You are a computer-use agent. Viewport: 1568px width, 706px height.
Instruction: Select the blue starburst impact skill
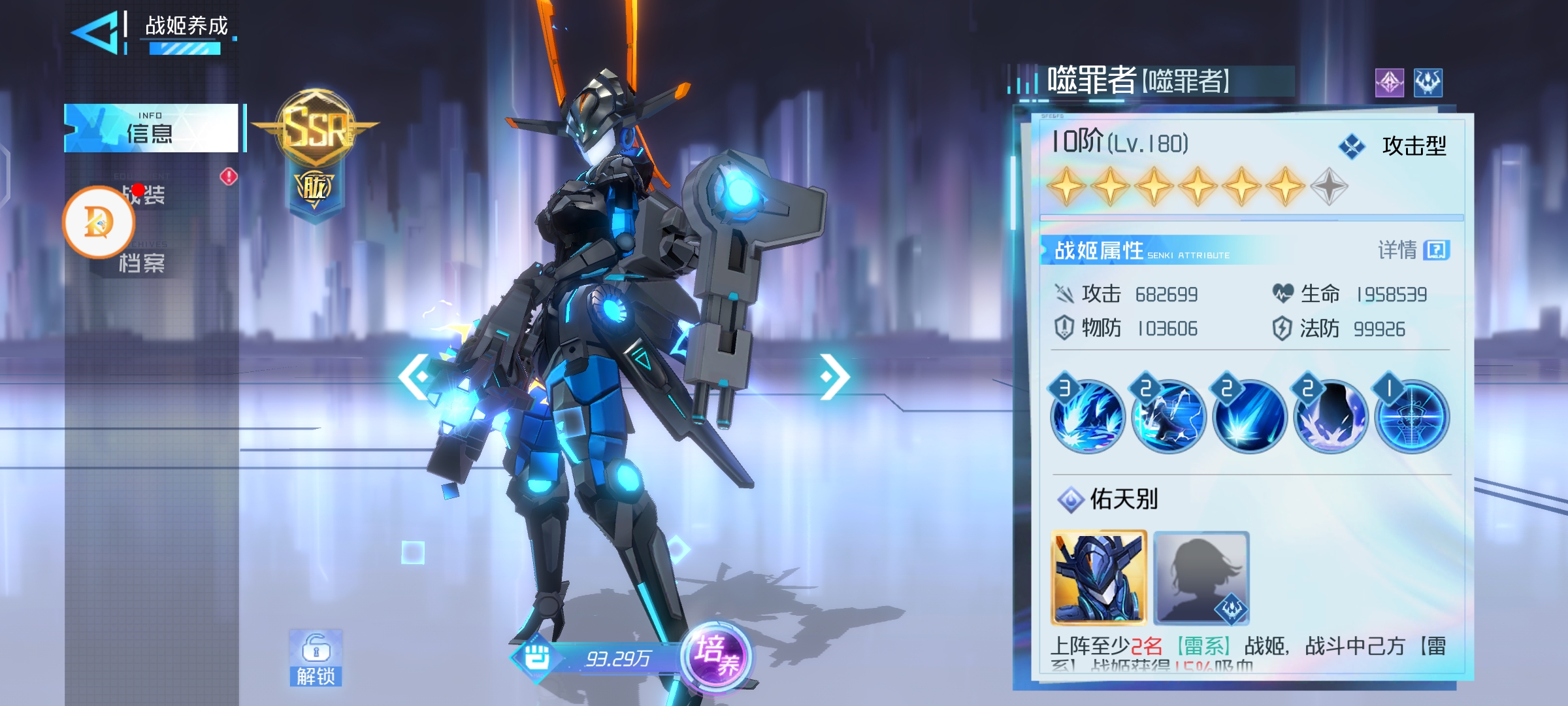[1249, 416]
